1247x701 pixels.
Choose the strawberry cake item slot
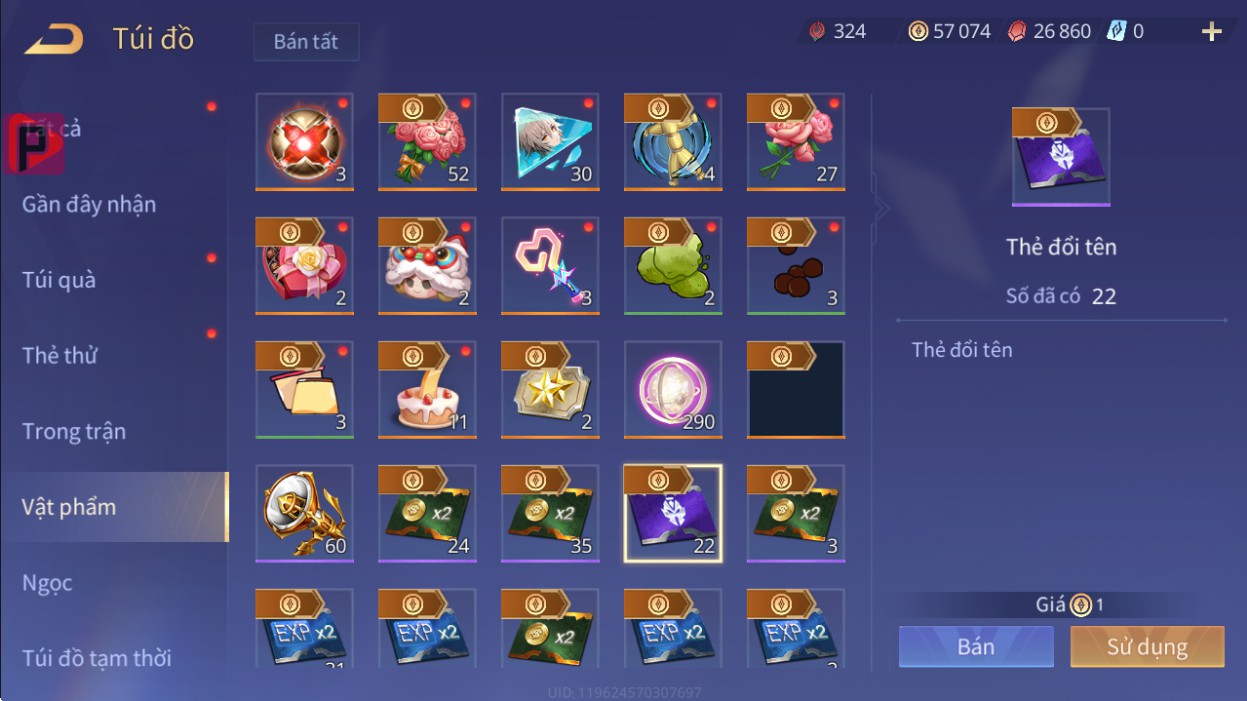click(427, 390)
